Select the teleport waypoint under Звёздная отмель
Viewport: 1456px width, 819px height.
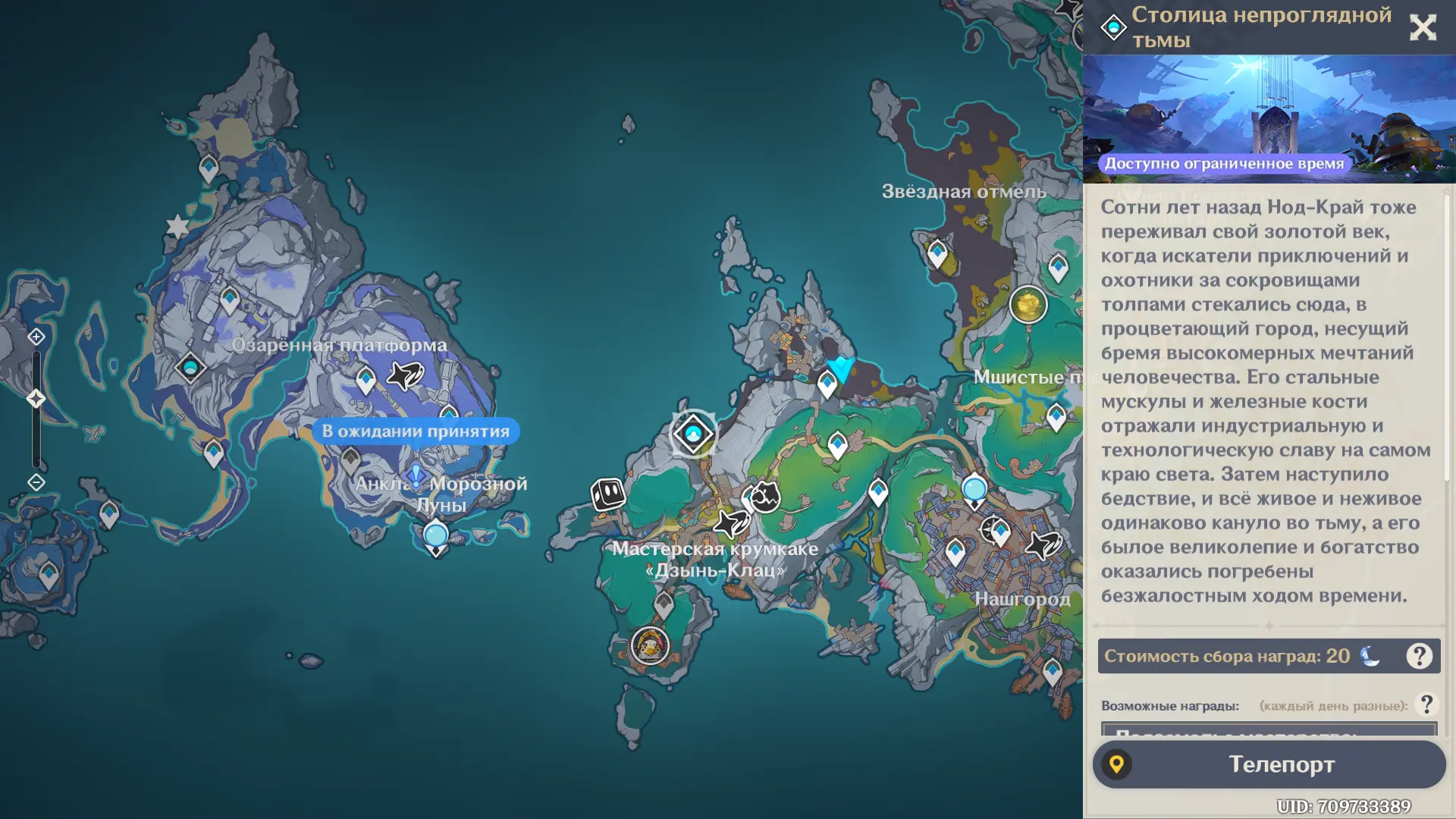point(937,254)
